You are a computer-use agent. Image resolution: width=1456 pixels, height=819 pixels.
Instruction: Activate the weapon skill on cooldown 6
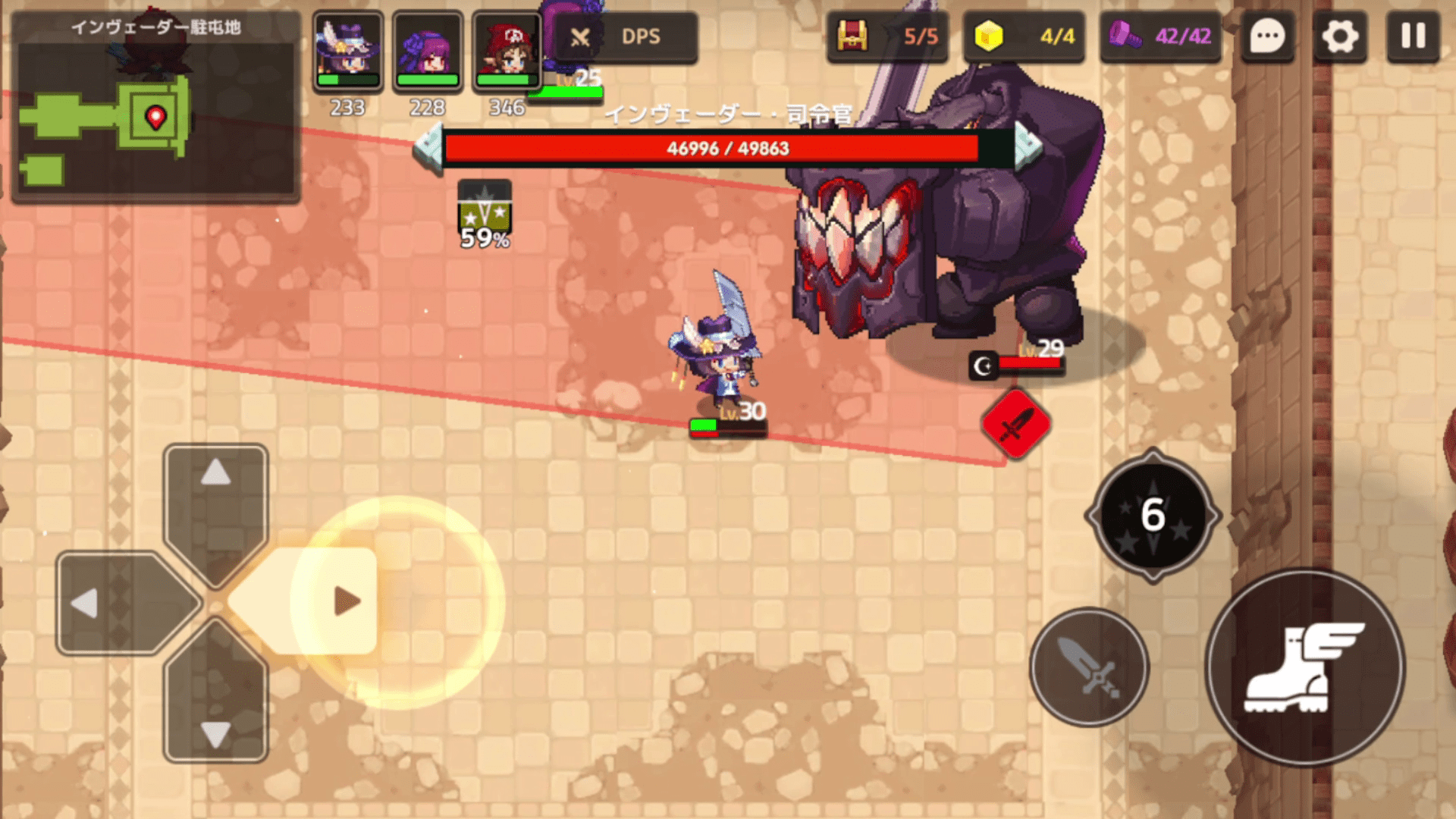coord(1153,516)
